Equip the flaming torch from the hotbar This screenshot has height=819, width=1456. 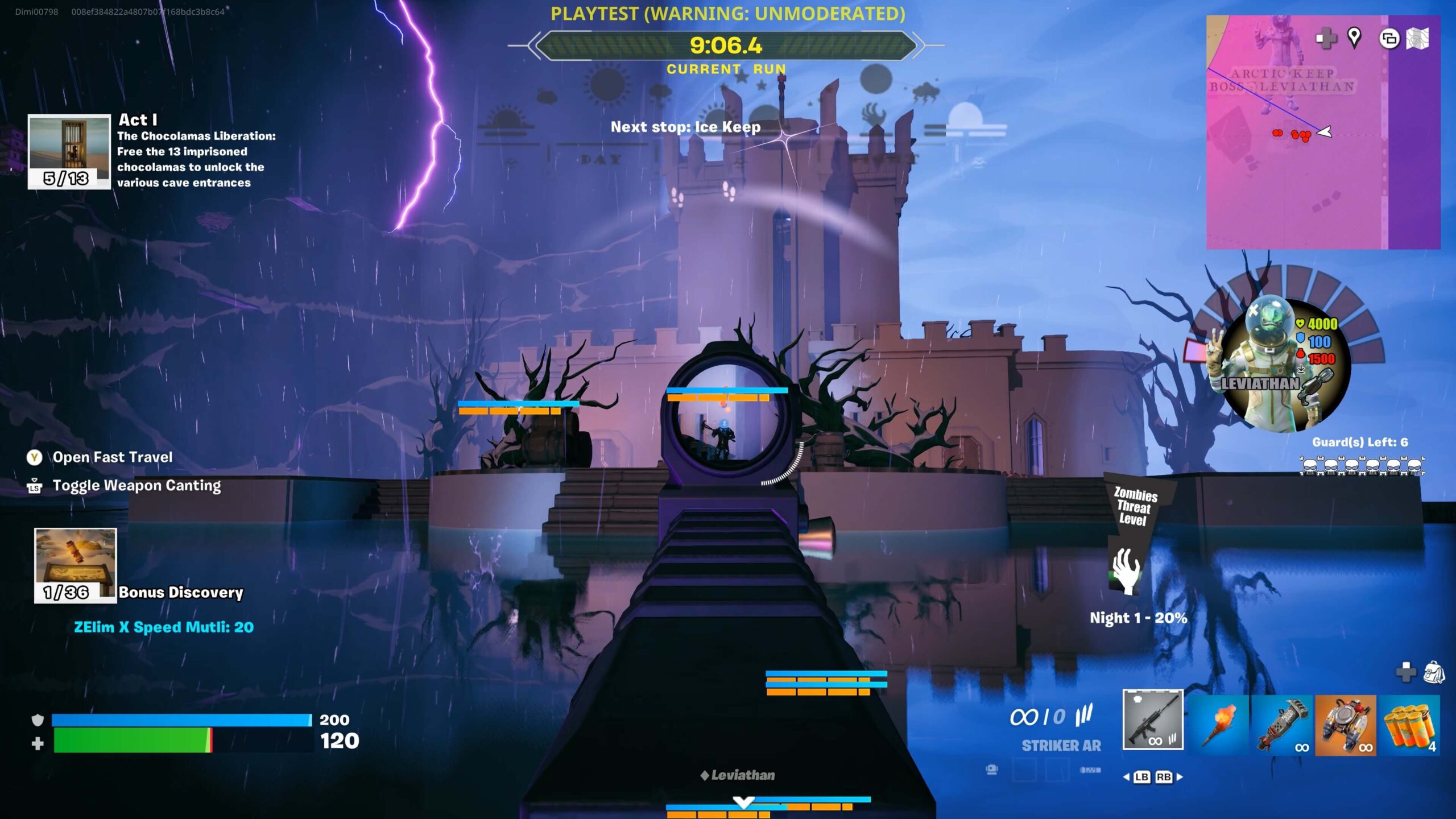click(x=1219, y=724)
